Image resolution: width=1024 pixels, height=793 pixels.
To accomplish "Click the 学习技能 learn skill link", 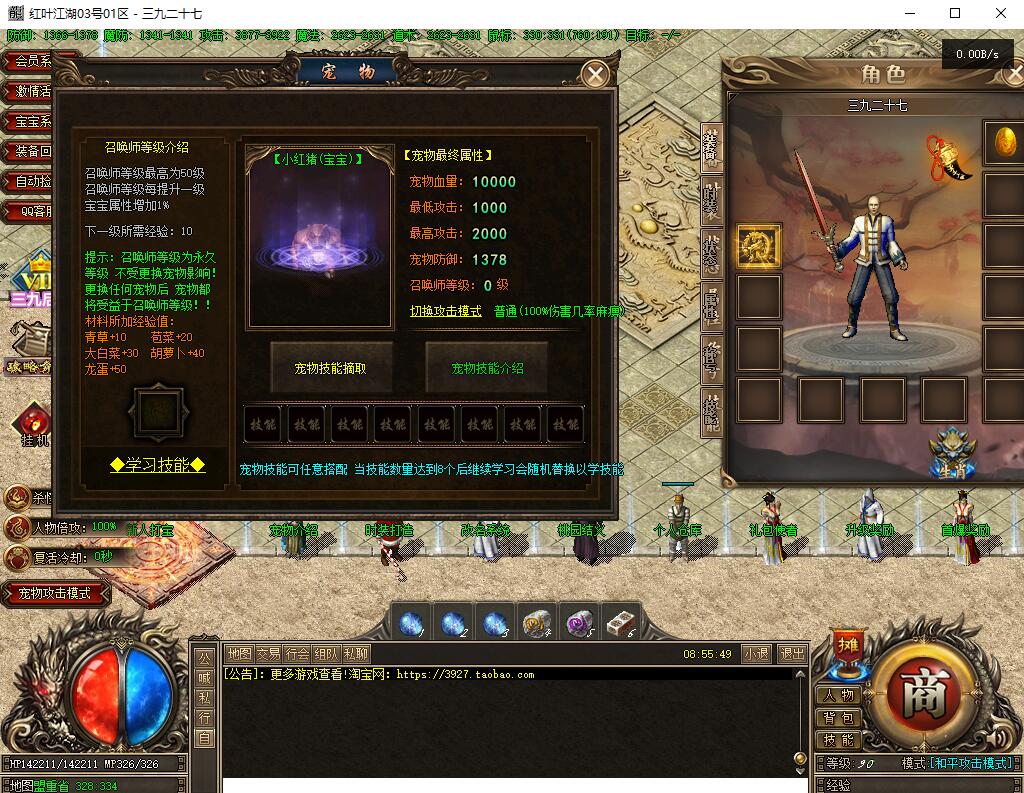I will coord(158,465).
